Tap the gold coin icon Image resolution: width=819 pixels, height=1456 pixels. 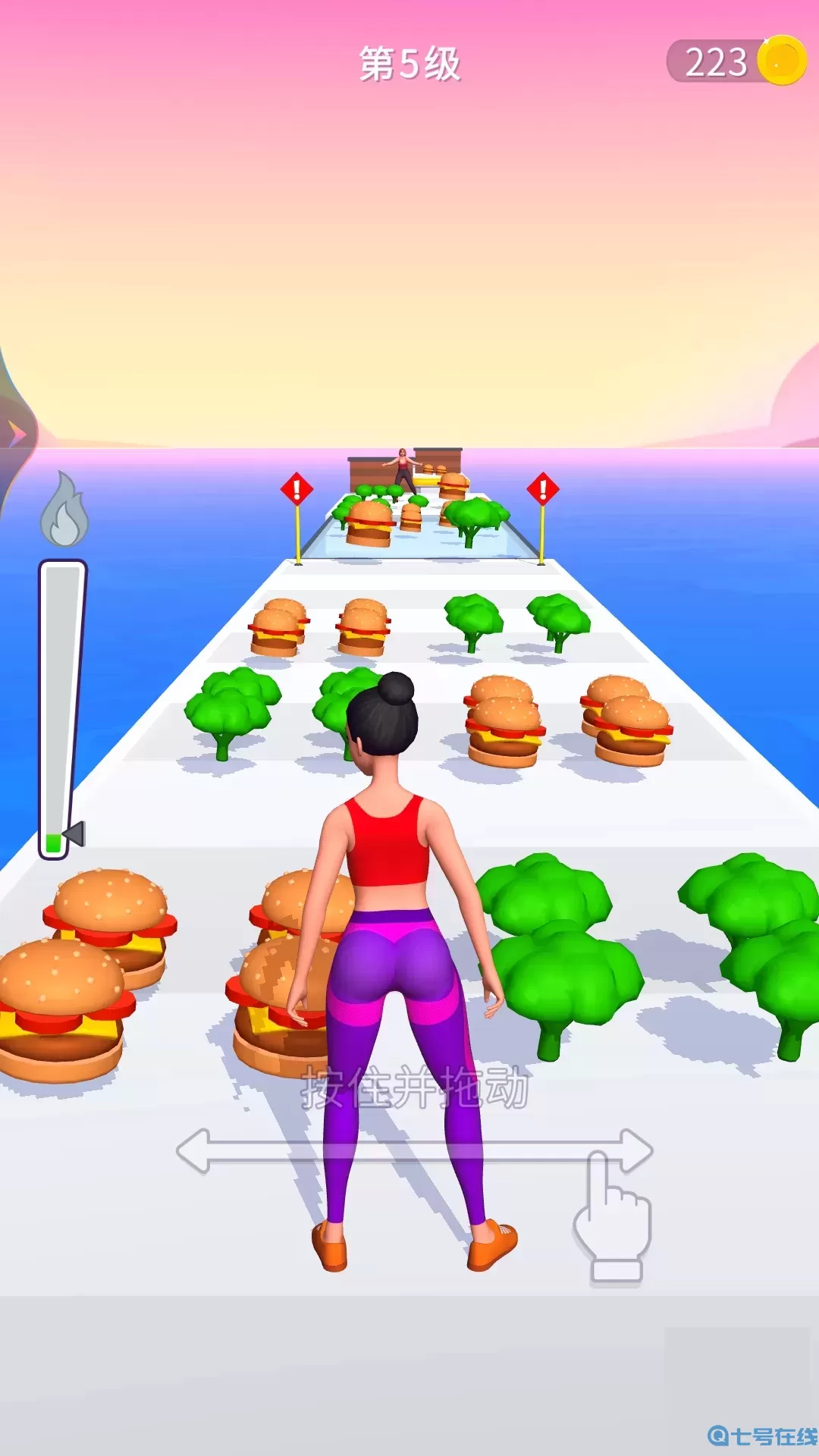pyautogui.click(x=782, y=61)
